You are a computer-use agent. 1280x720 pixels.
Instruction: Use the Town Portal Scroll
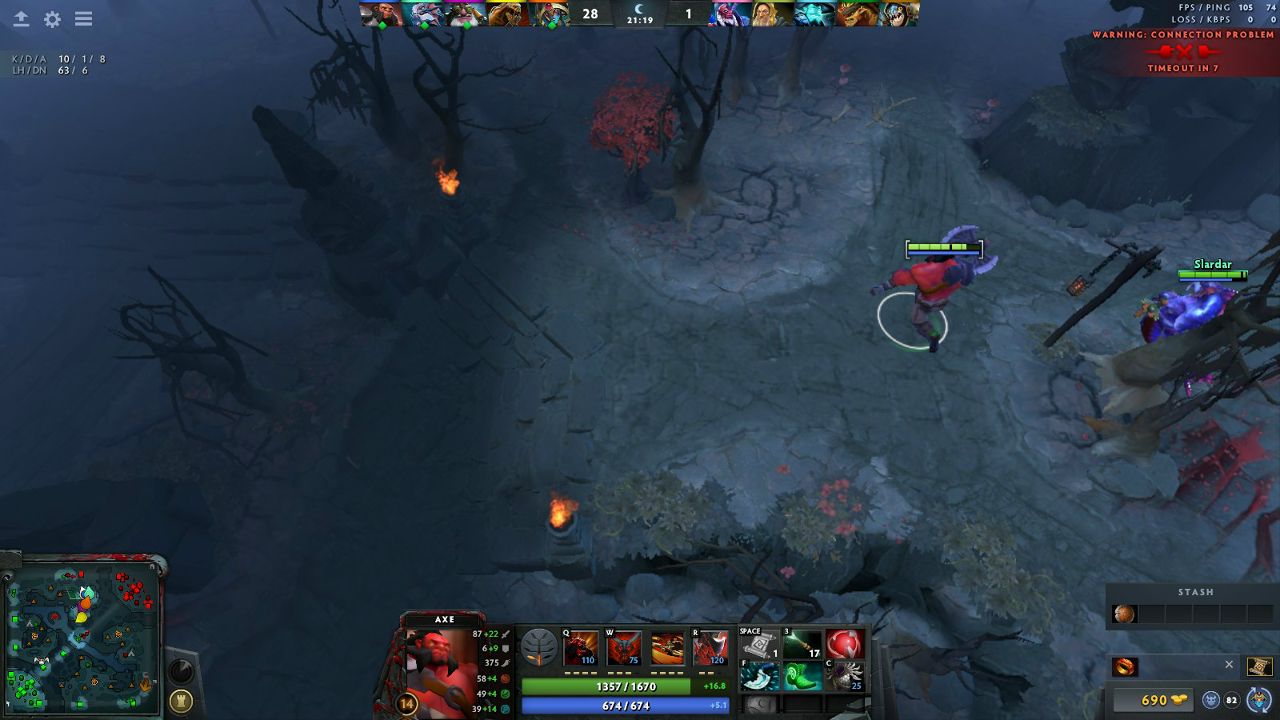759,645
